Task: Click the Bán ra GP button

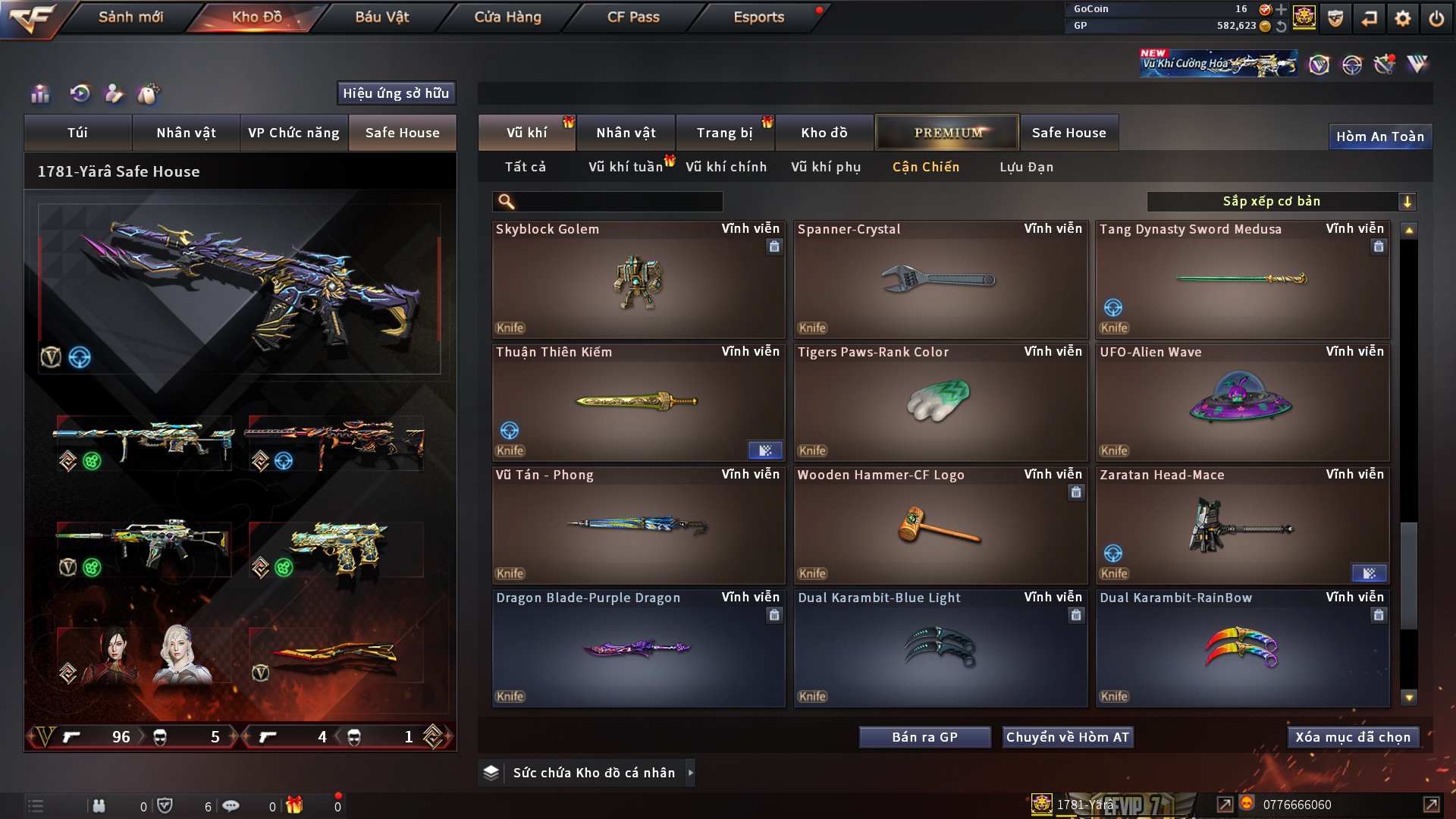Action: click(924, 737)
